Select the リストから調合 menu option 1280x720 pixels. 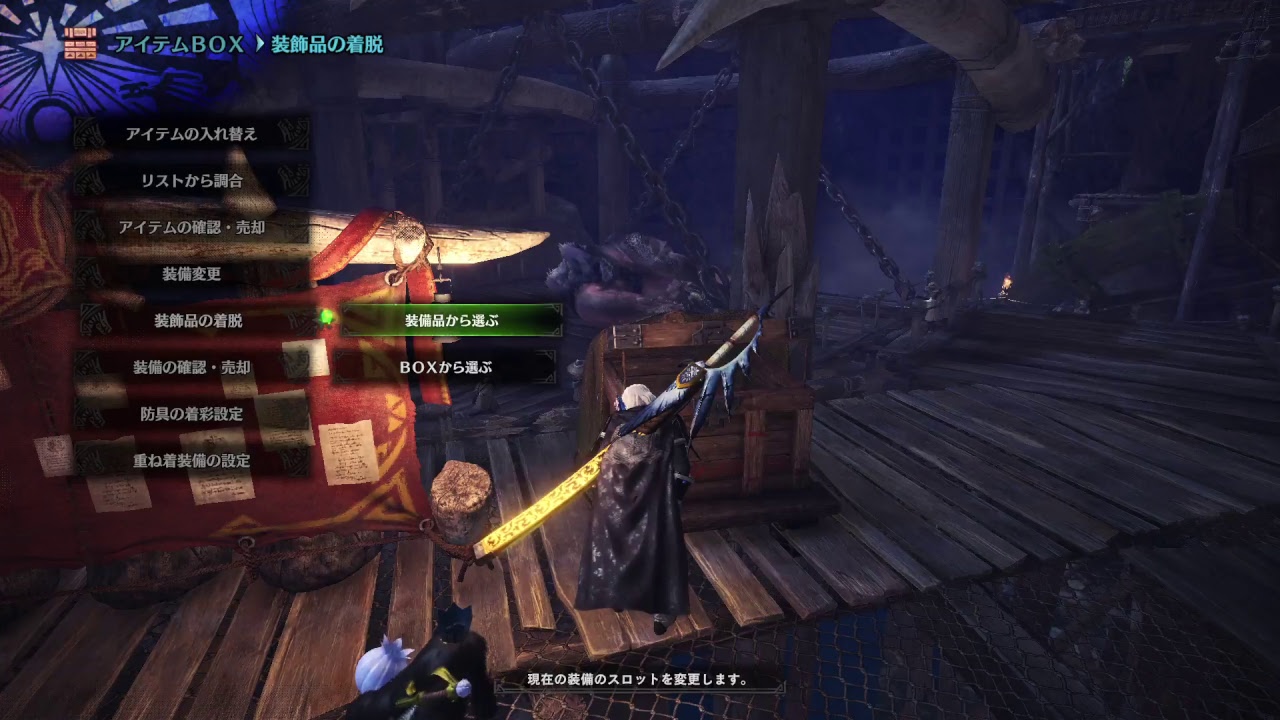(192, 178)
